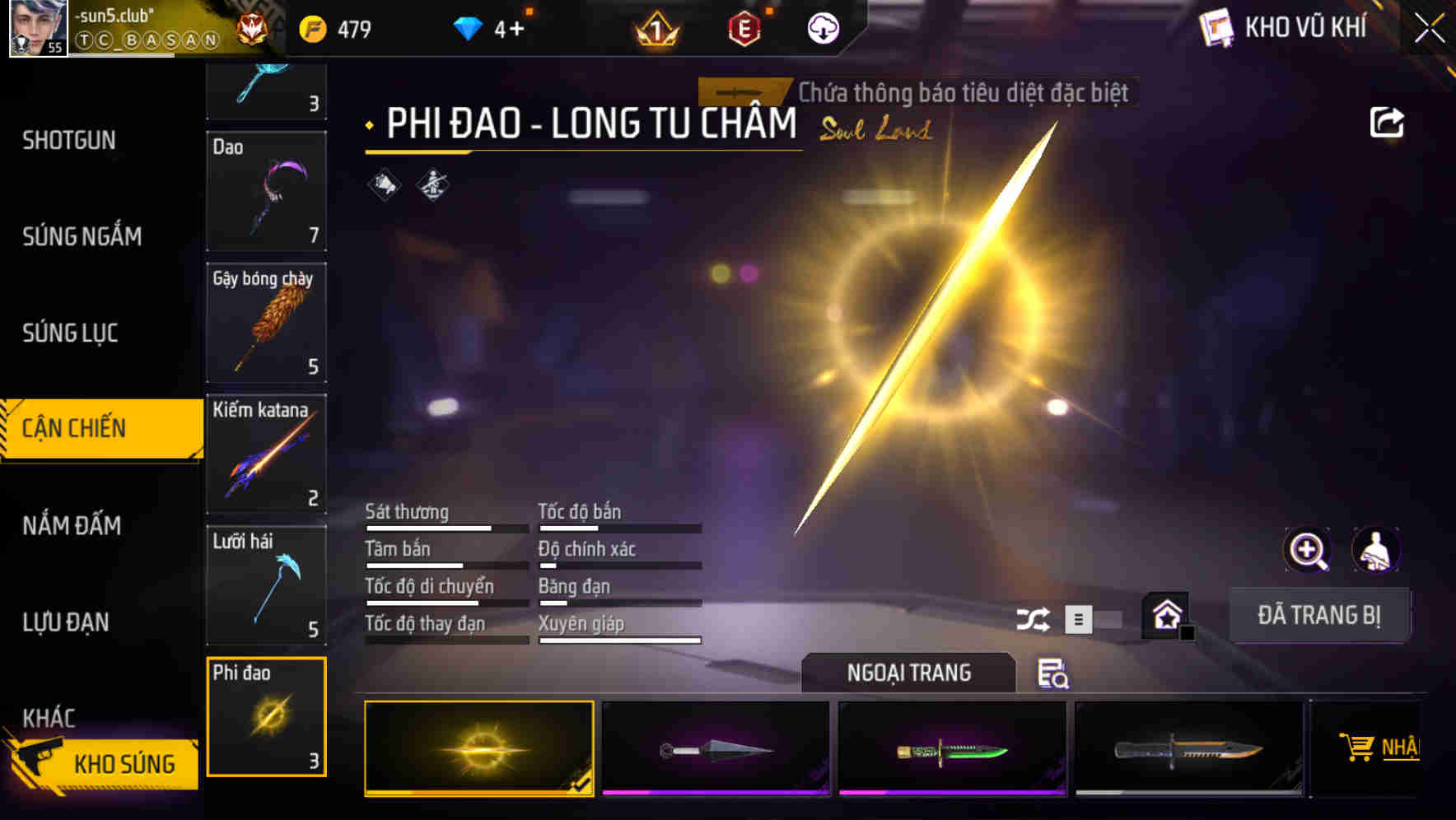
Task: Switch to the NGOẠI TRANG tab
Action: (x=908, y=673)
